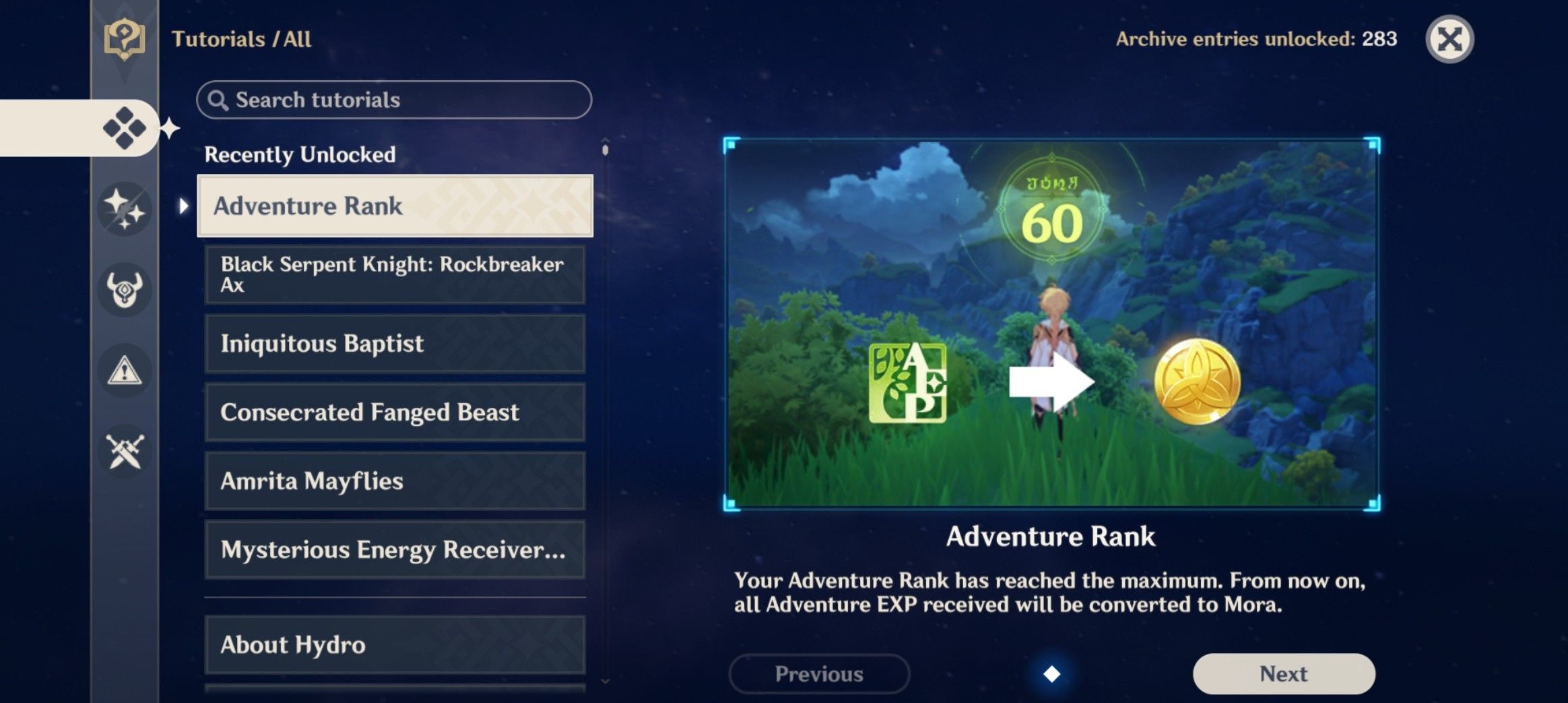Open the horned monster enemies category
The height and width of the screenshot is (703, 1568).
point(125,290)
